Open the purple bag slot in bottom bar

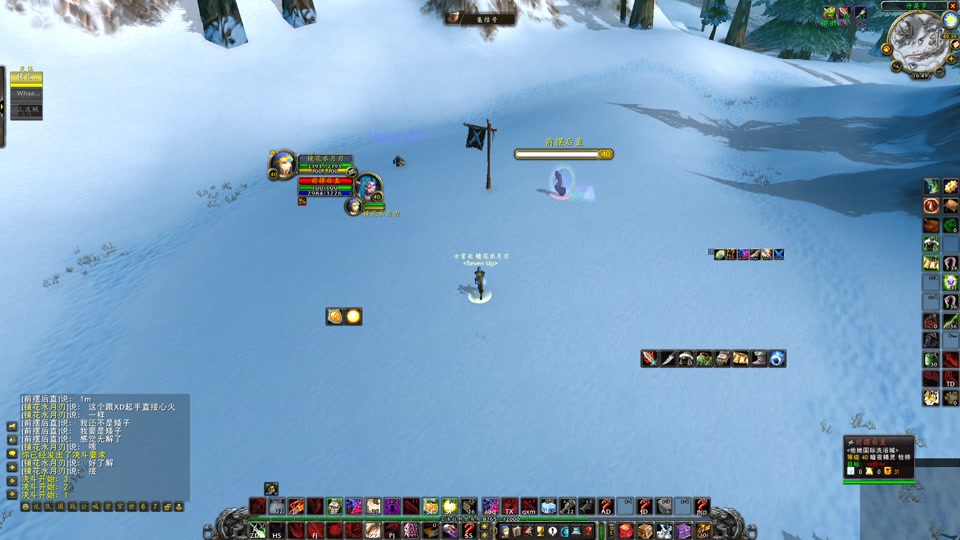[683, 530]
